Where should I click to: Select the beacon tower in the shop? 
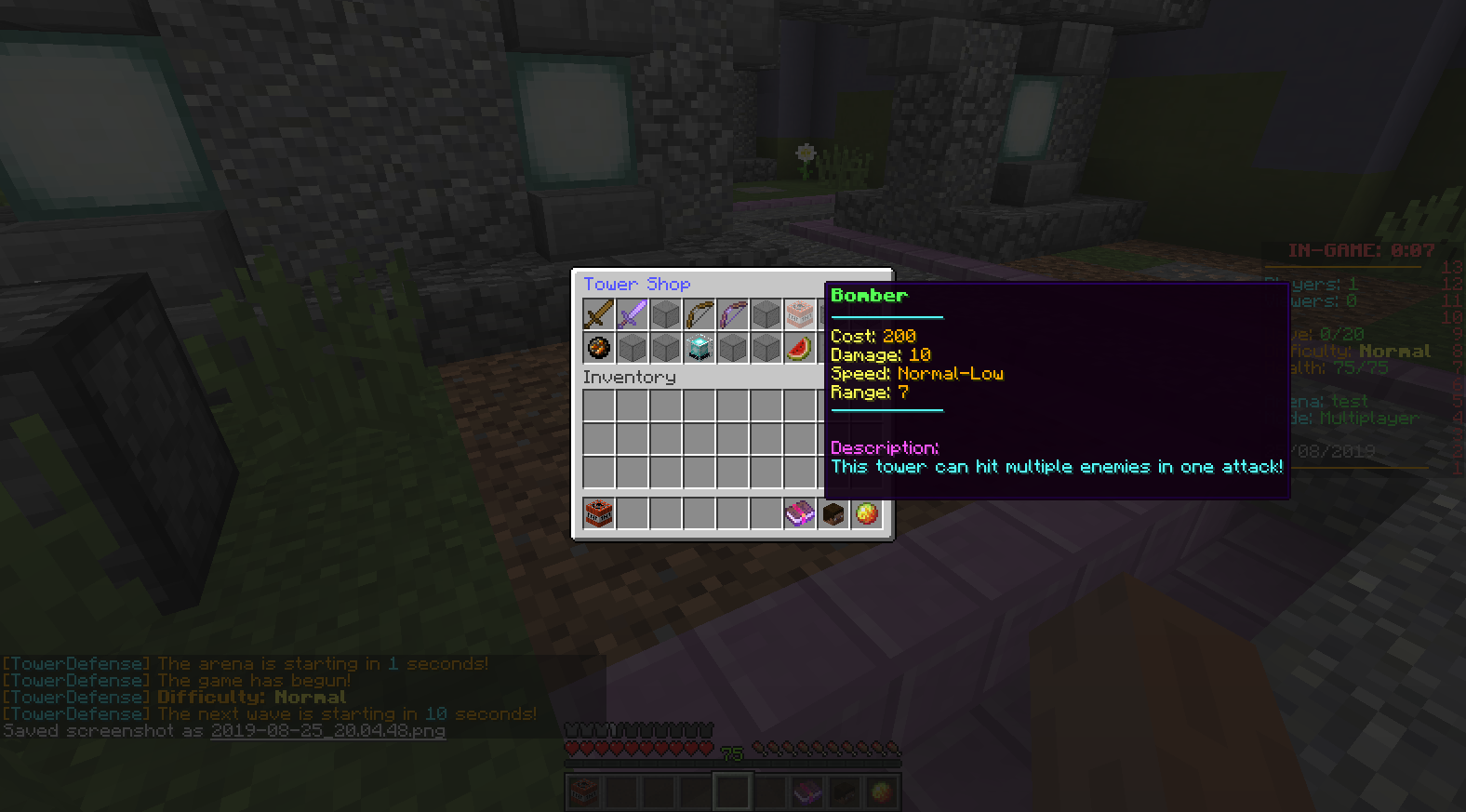pos(699,347)
